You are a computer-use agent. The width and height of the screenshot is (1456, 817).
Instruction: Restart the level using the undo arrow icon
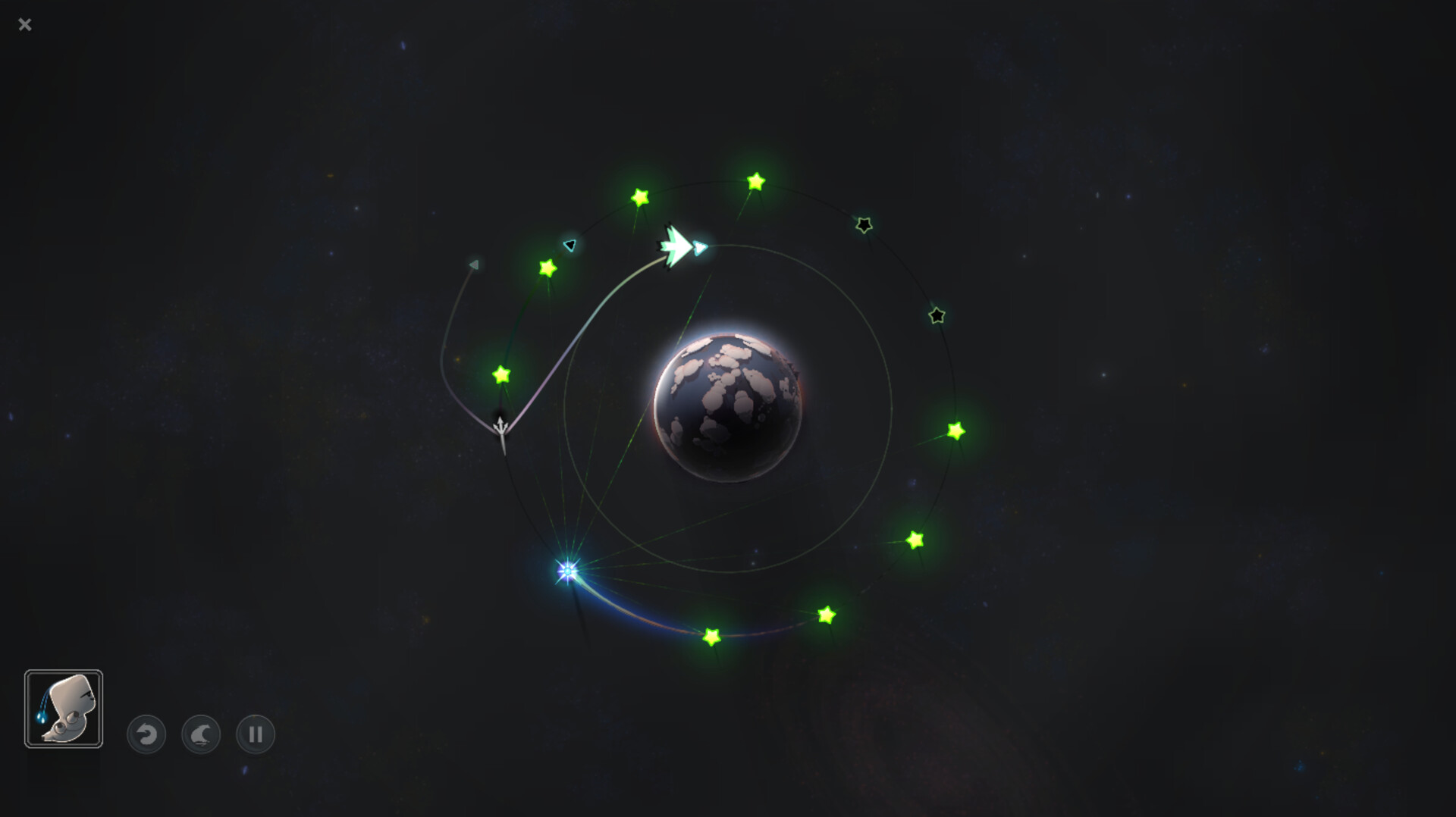pyautogui.click(x=146, y=734)
